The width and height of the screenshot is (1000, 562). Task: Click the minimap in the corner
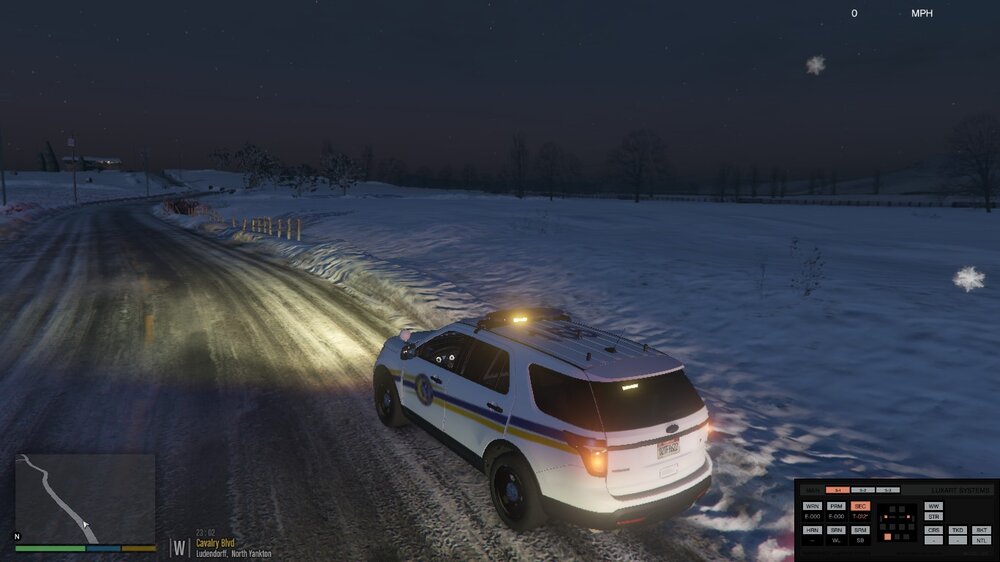point(85,499)
